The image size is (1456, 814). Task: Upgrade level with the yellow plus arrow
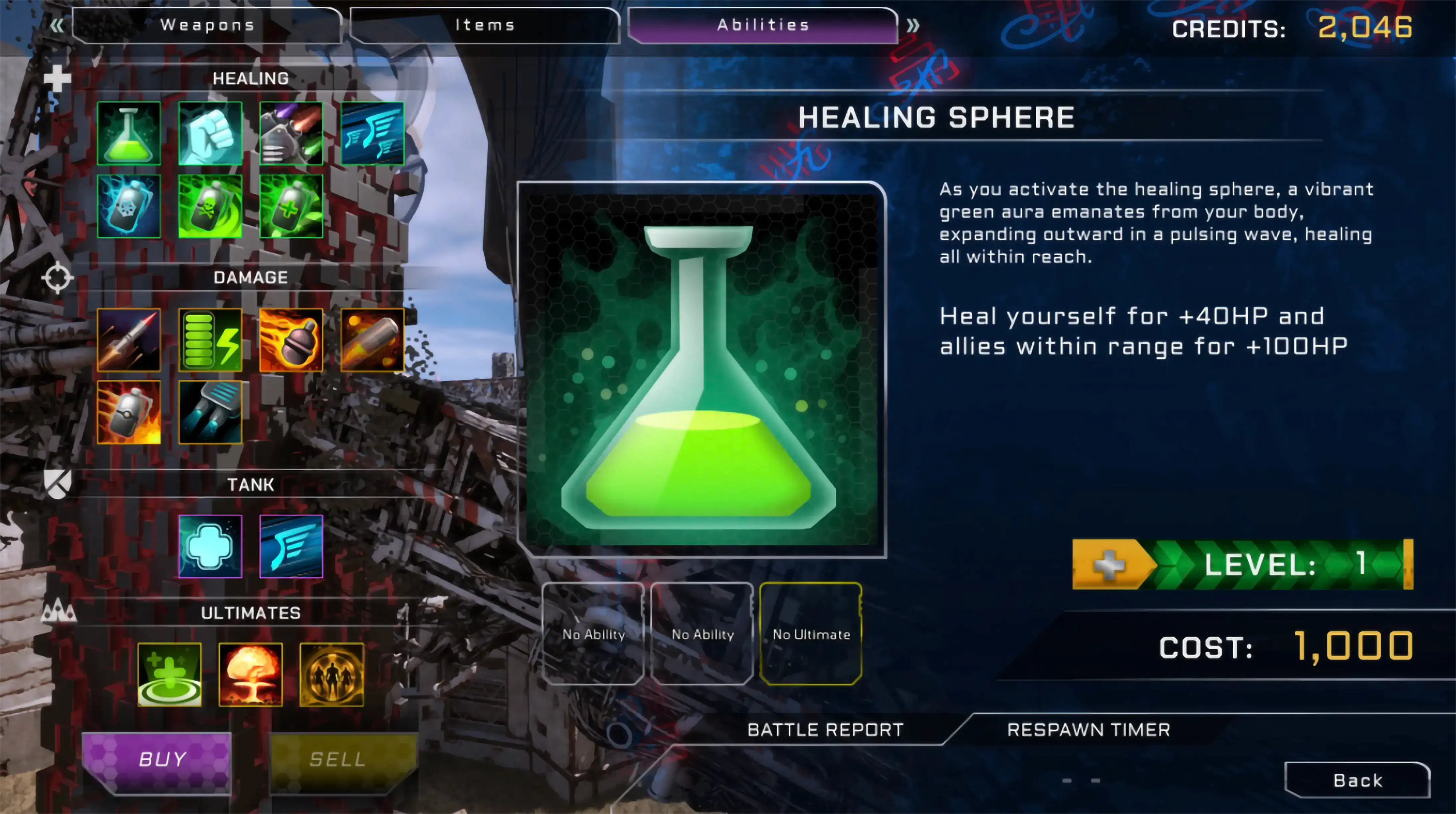(1110, 564)
